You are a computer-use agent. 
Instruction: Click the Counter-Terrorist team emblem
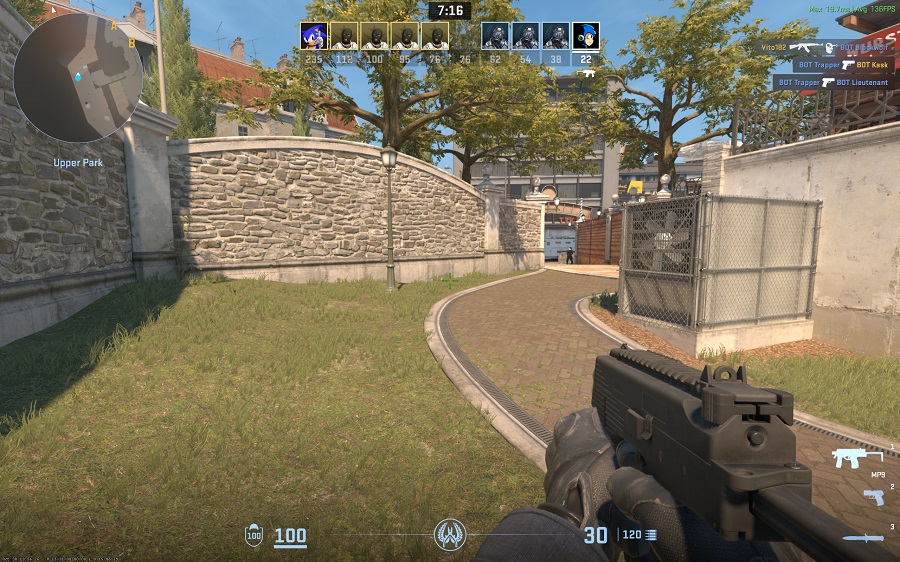point(450,535)
